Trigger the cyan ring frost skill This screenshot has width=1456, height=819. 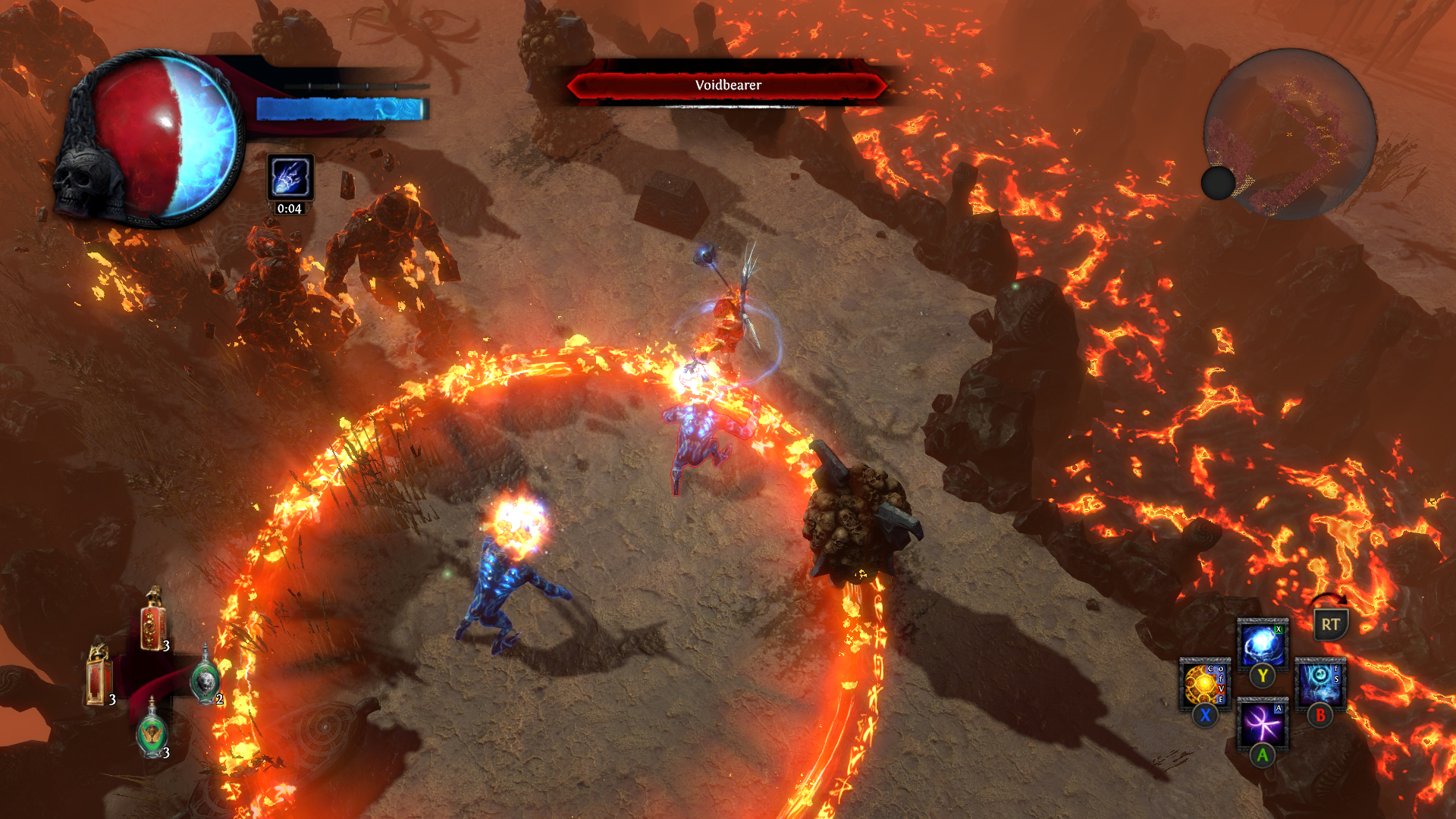1319,684
